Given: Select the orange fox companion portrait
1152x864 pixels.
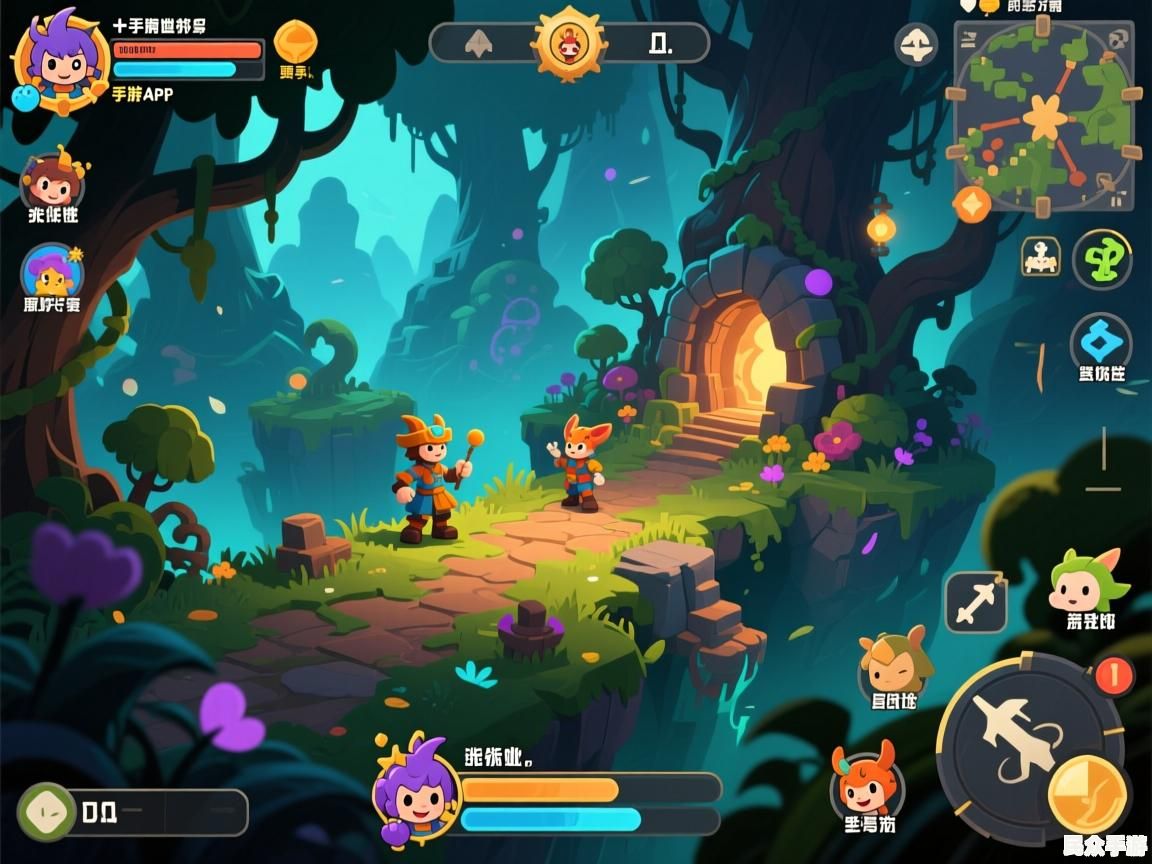Looking at the screenshot, I should (x=867, y=783).
